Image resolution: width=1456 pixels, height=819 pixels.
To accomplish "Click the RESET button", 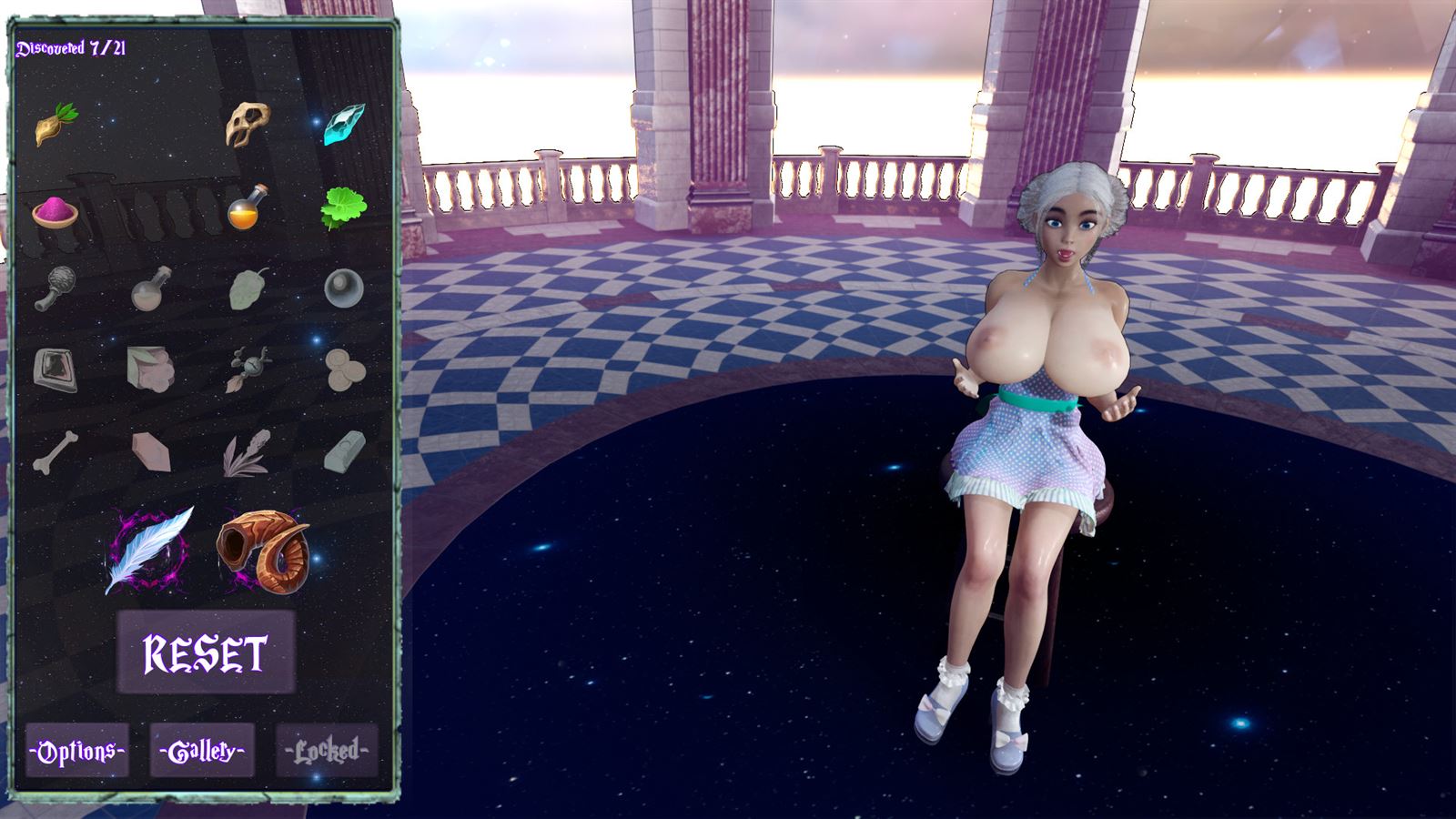I will [x=205, y=653].
